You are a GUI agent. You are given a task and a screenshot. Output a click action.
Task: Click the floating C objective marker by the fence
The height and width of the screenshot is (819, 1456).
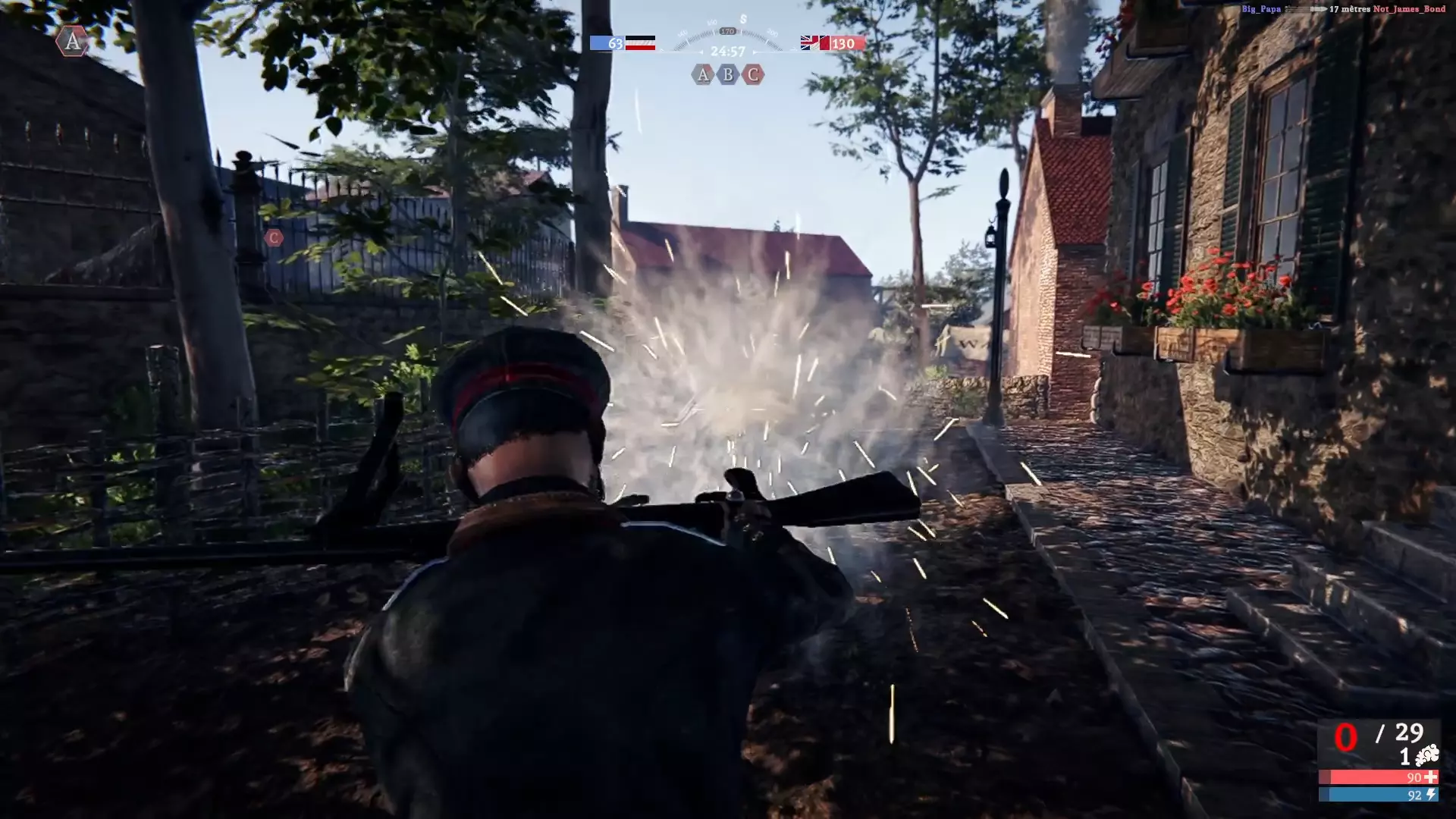point(274,238)
